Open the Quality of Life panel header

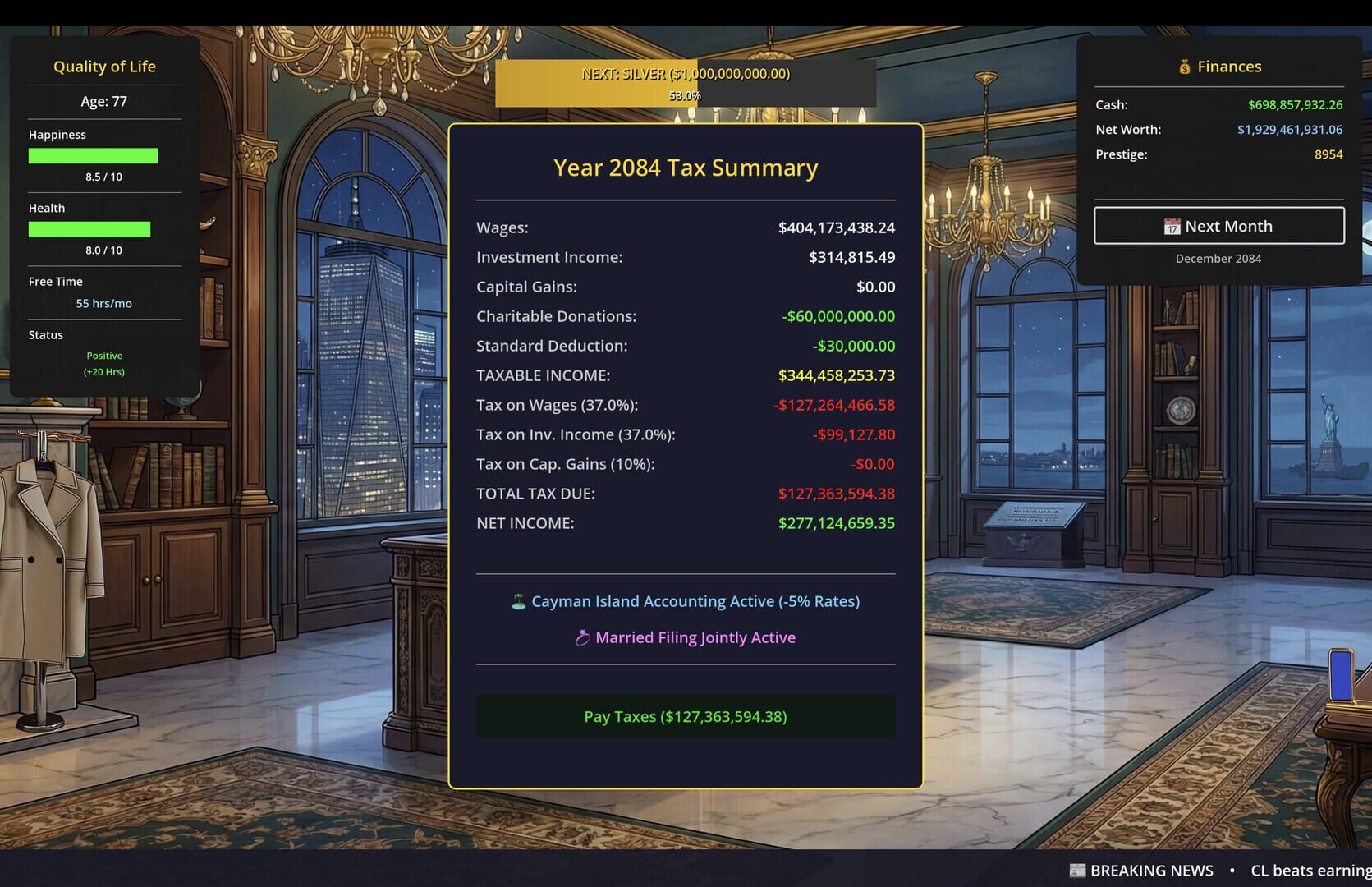click(104, 67)
